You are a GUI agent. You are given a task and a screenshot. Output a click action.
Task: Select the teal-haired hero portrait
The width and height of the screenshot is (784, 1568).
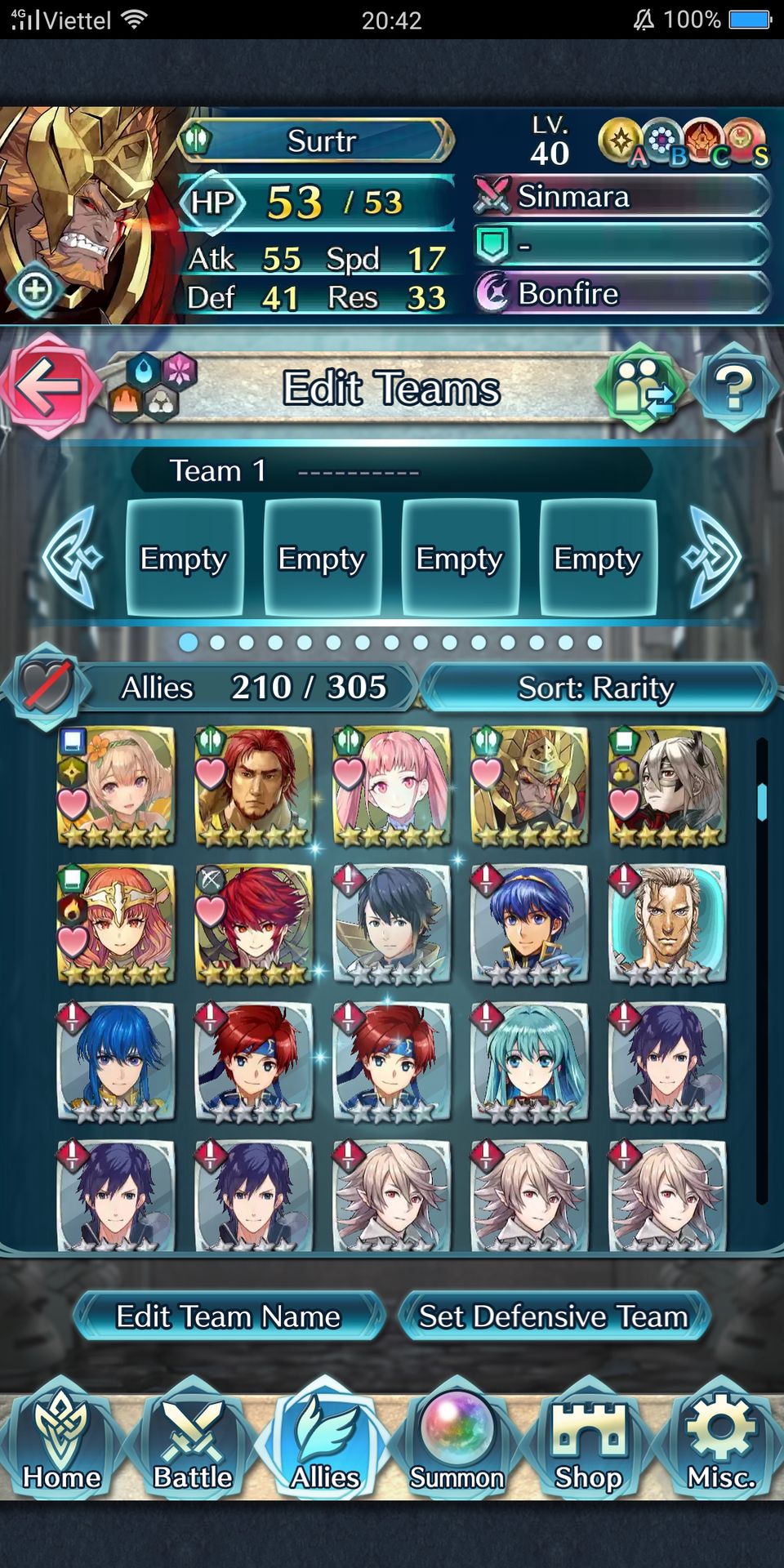(531, 1062)
